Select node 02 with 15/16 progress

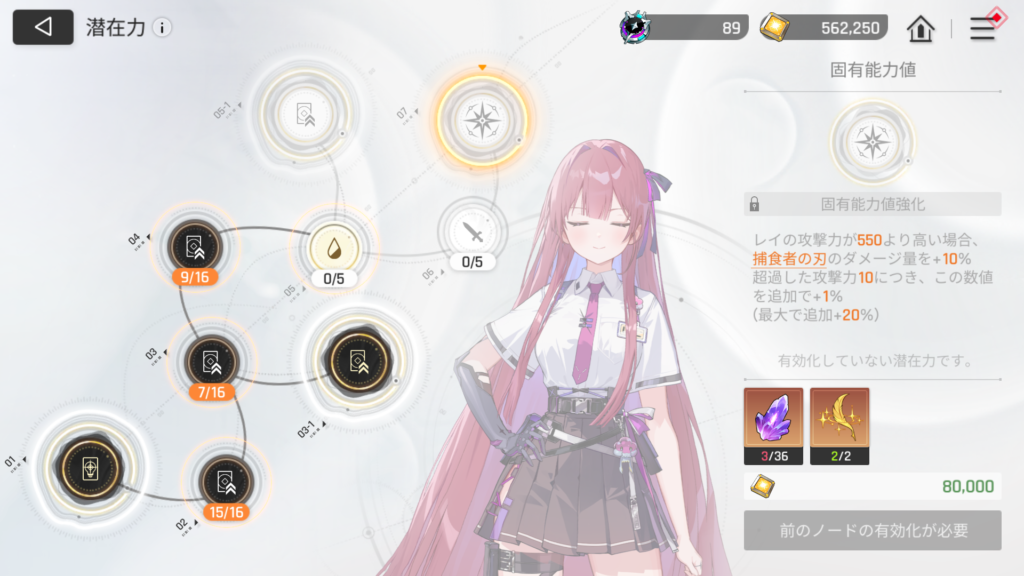tap(224, 482)
